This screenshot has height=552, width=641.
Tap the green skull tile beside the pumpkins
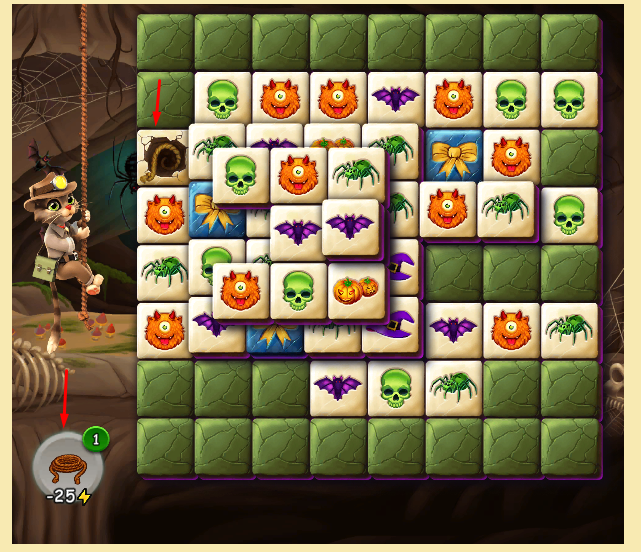click(299, 292)
